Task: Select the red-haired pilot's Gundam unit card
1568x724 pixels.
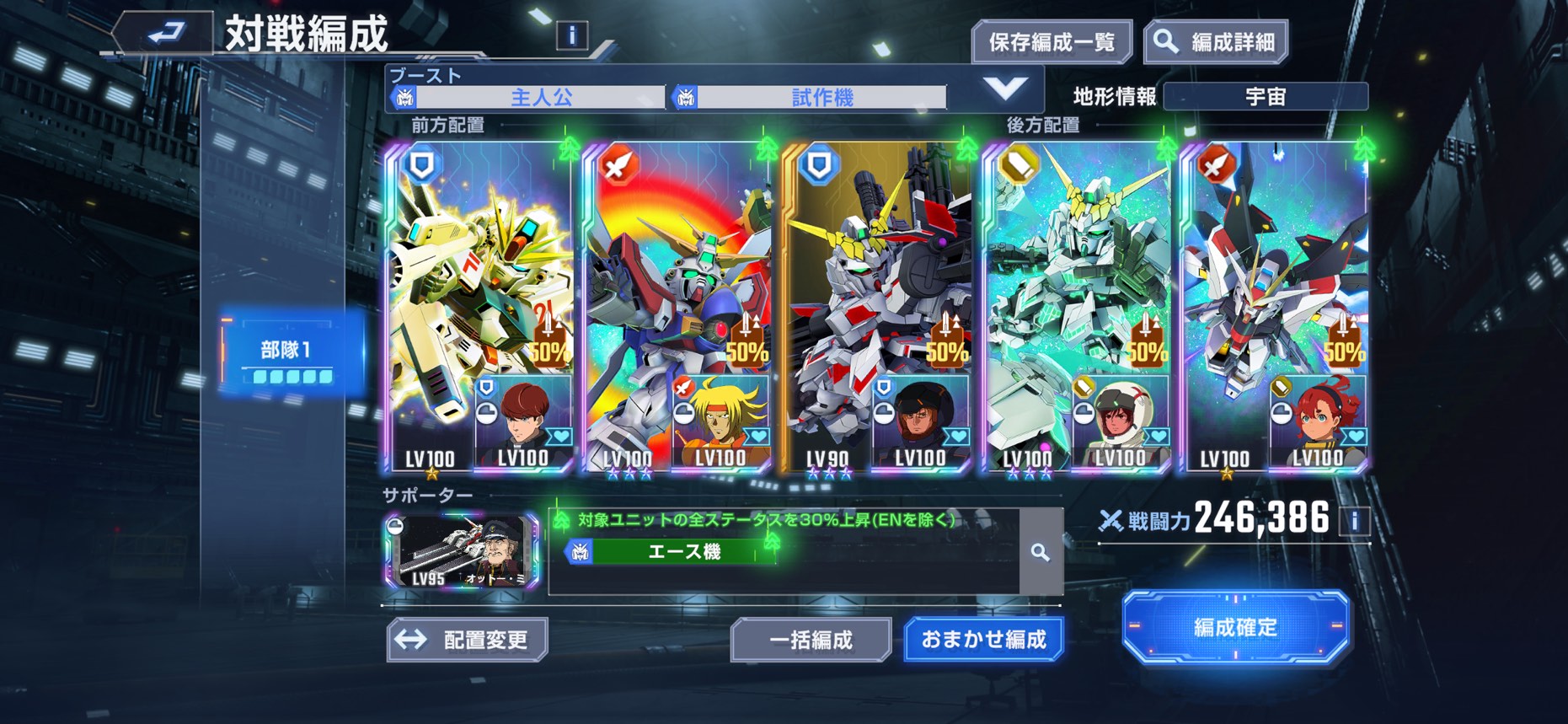Action: point(1274,303)
